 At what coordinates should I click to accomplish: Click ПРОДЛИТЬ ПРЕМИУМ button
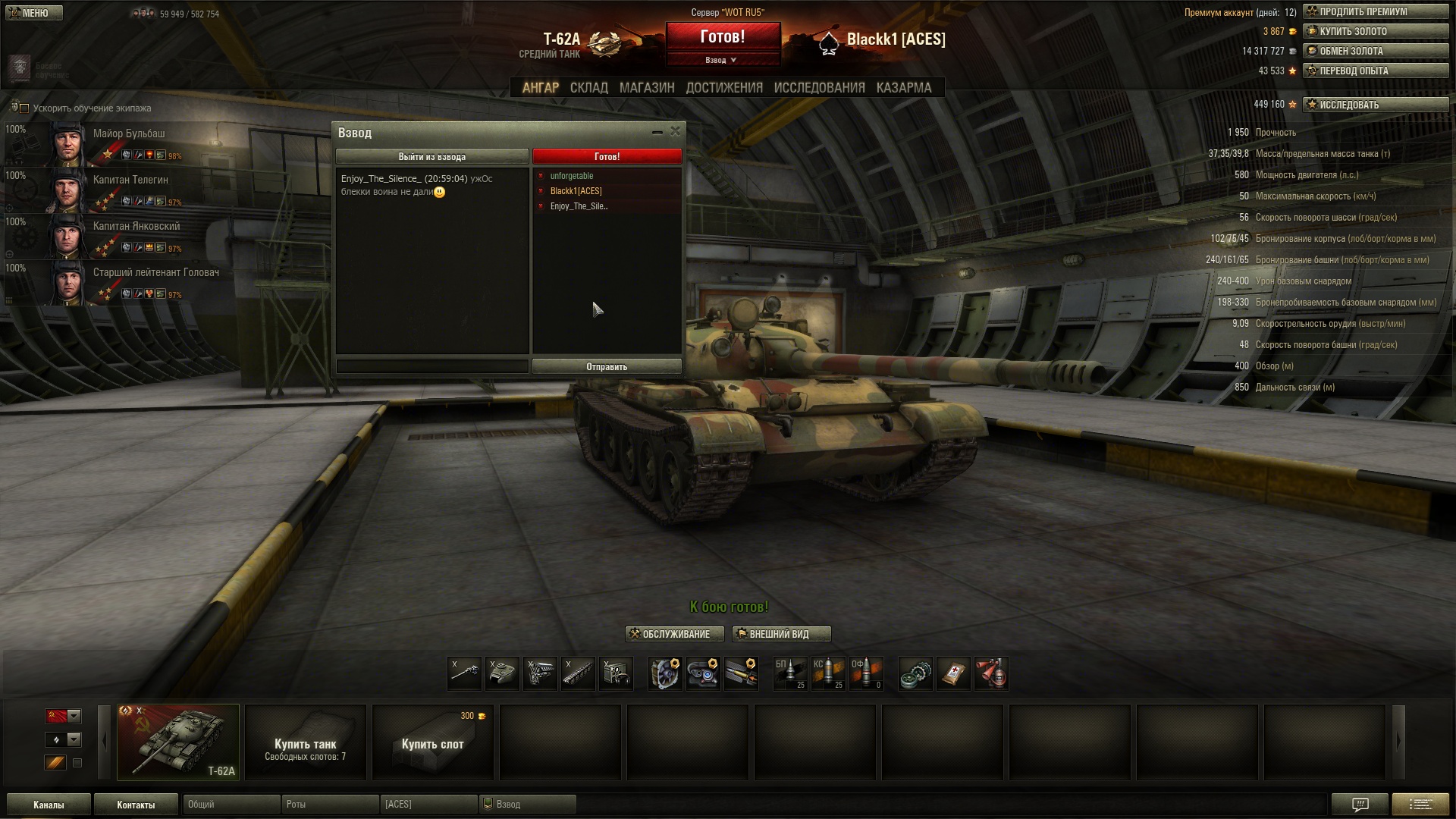click(x=1375, y=12)
